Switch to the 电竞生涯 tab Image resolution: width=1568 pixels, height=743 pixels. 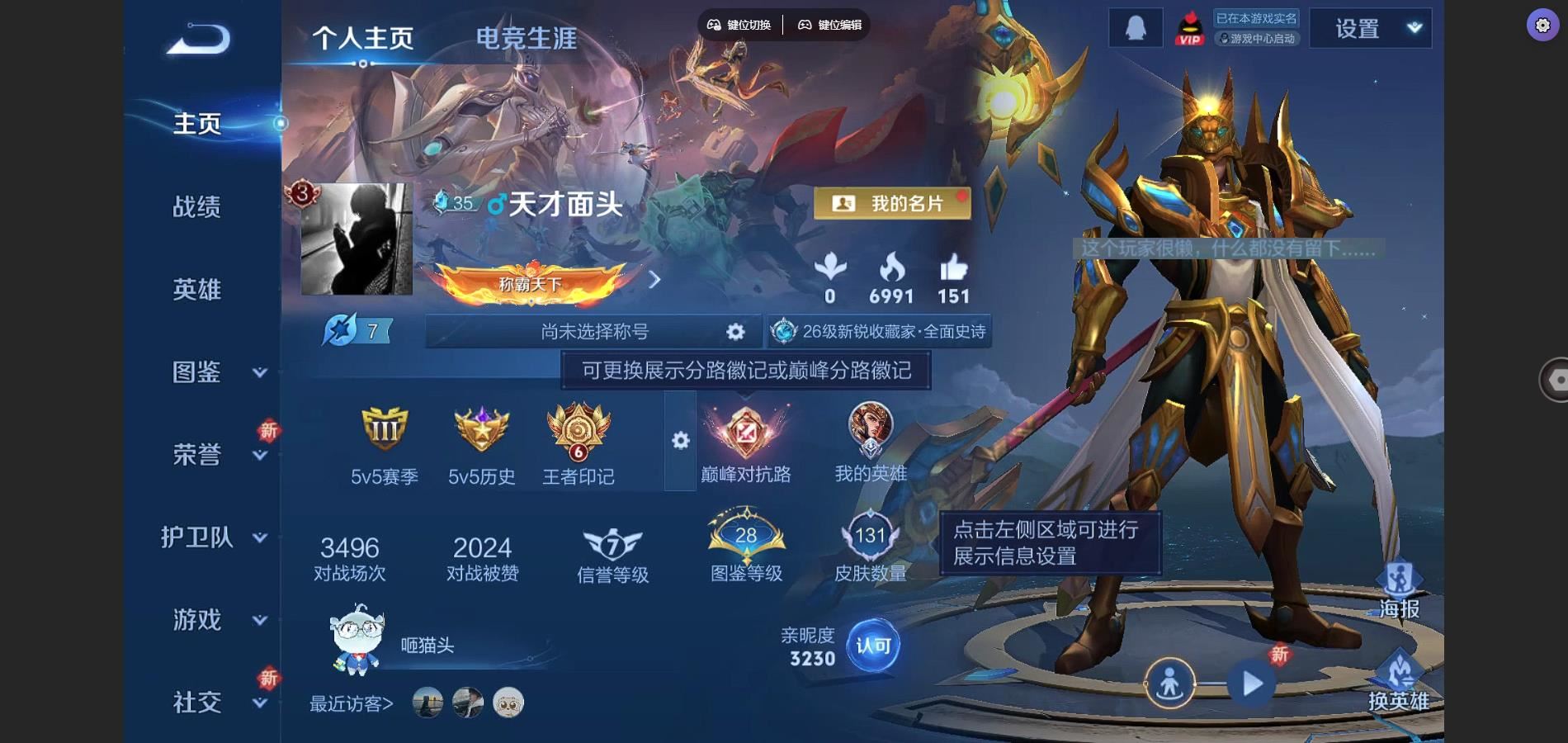(x=526, y=38)
